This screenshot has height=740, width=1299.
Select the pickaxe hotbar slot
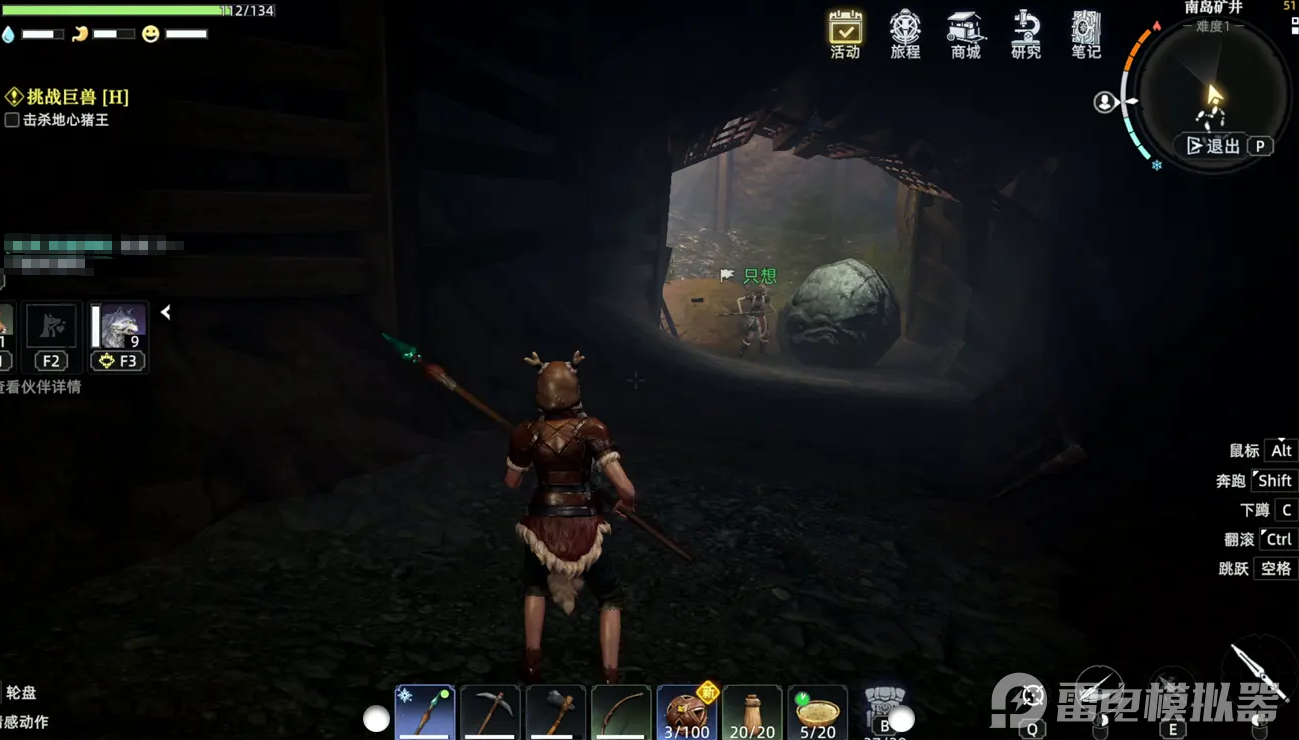(x=490, y=711)
